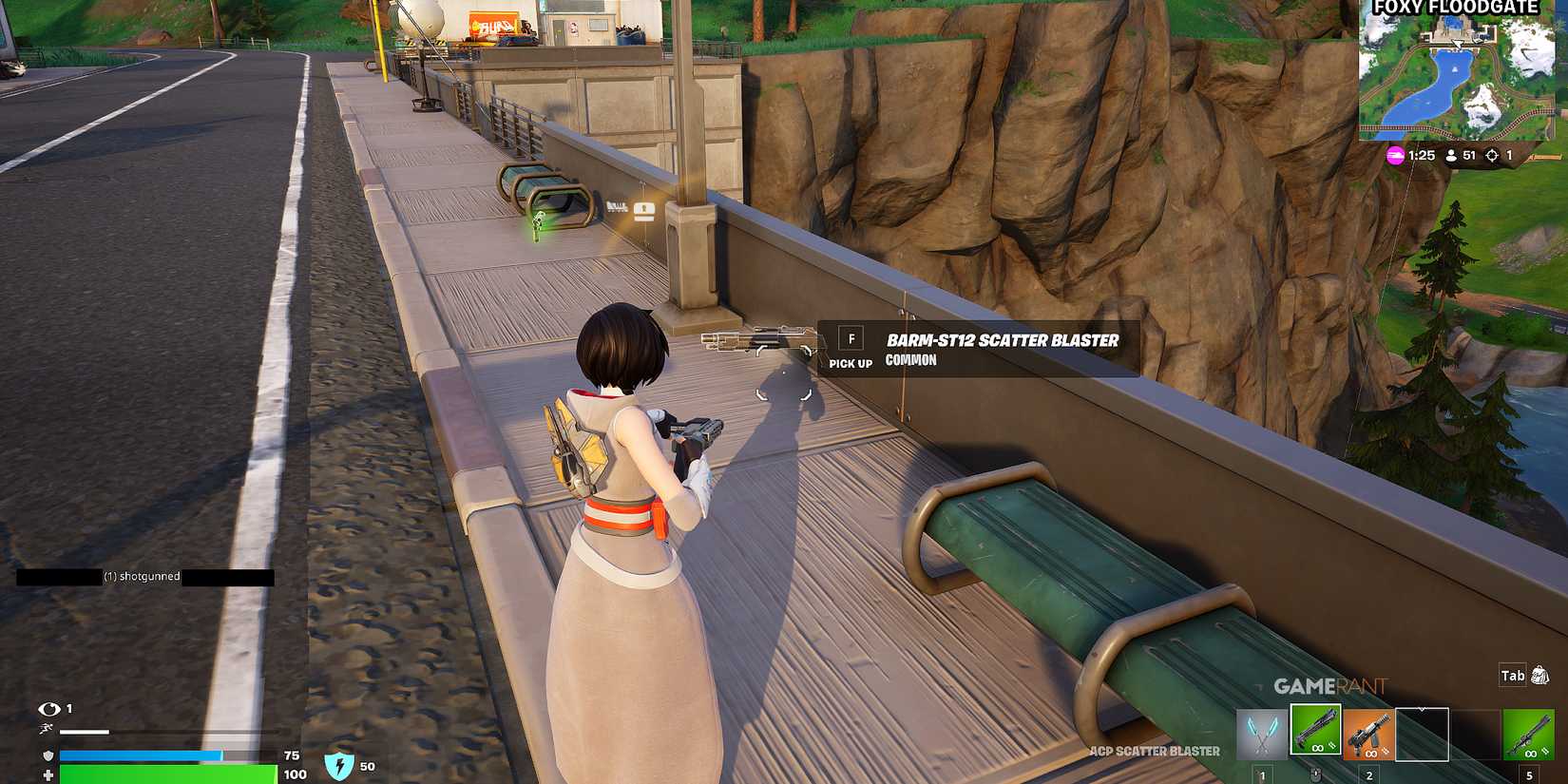Image resolution: width=1568 pixels, height=784 pixels.
Task: Choose the highlighted ACP Scatter Blaster slot
Action: click(x=1315, y=731)
